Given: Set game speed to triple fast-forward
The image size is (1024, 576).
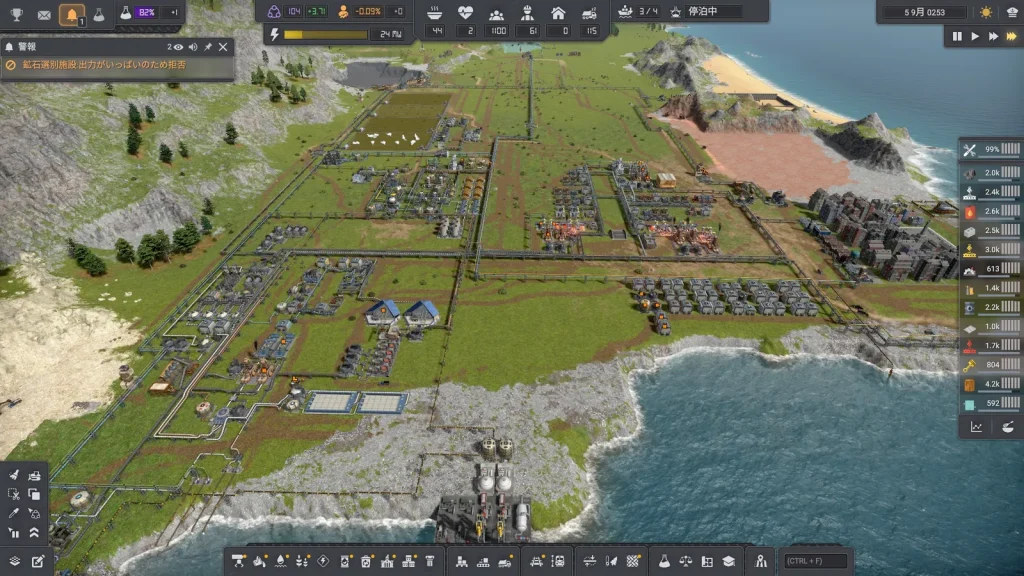Looking at the screenshot, I should pos(1011,36).
